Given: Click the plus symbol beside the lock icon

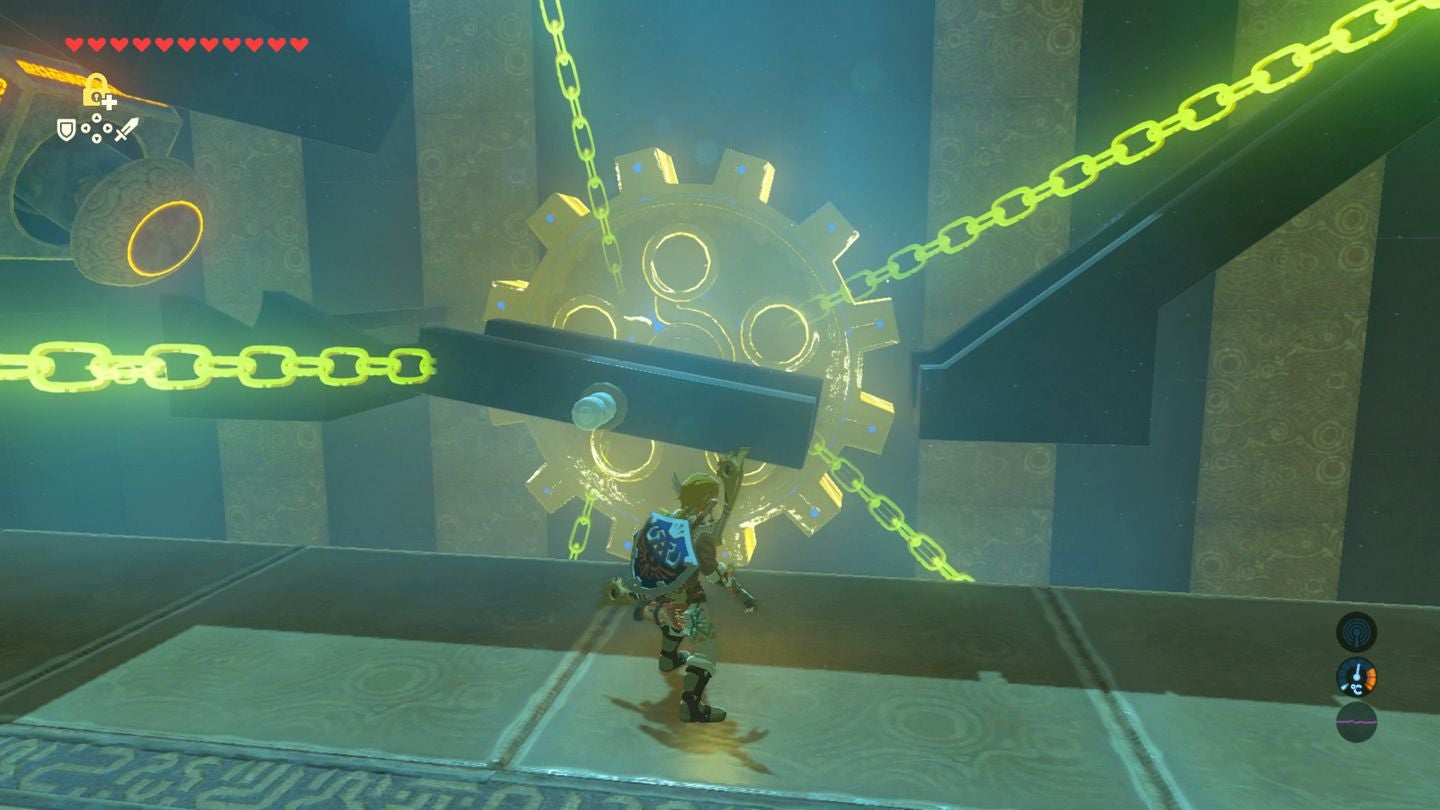Looking at the screenshot, I should (109, 103).
